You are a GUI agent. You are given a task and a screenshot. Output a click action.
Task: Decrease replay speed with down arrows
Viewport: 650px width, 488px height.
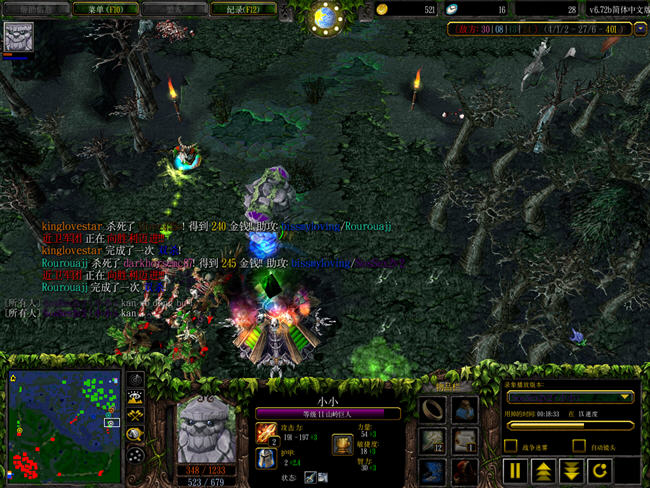(x=572, y=469)
